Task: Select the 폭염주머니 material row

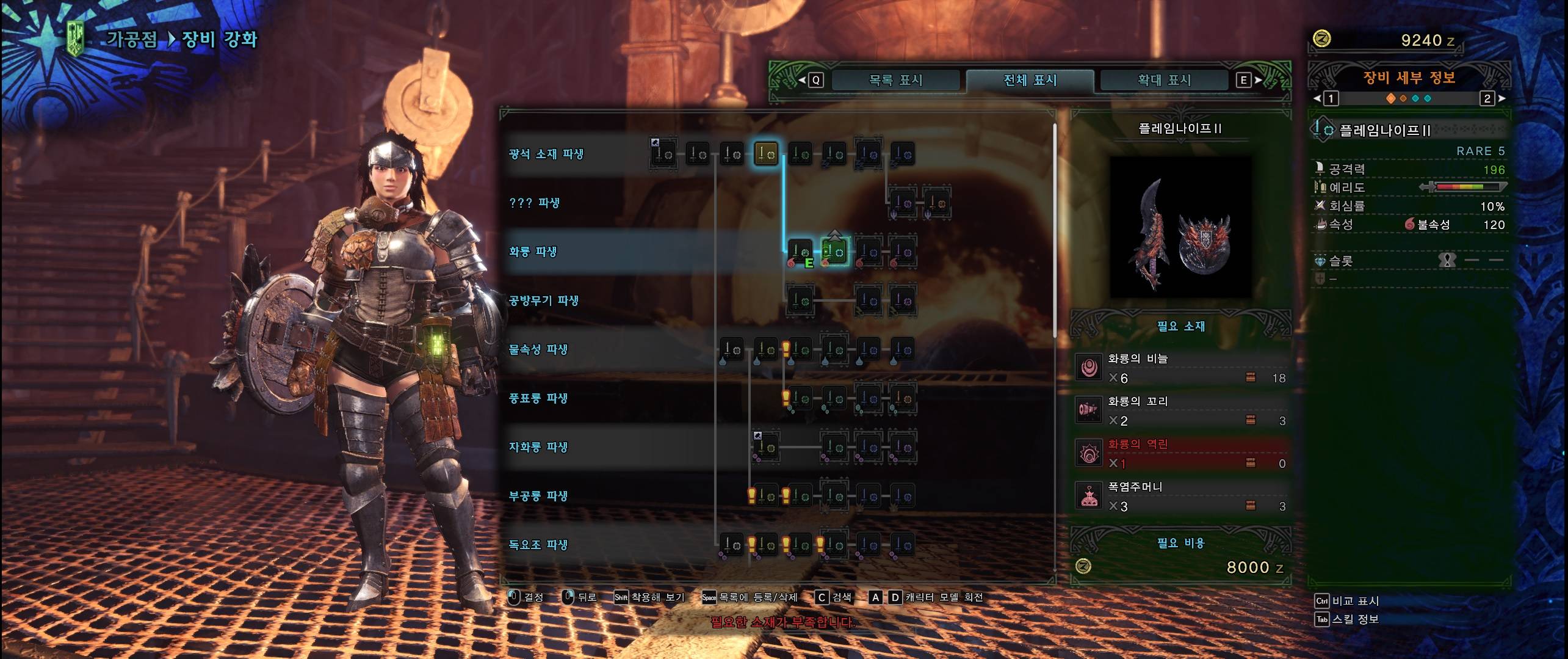Action: [1180, 497]
